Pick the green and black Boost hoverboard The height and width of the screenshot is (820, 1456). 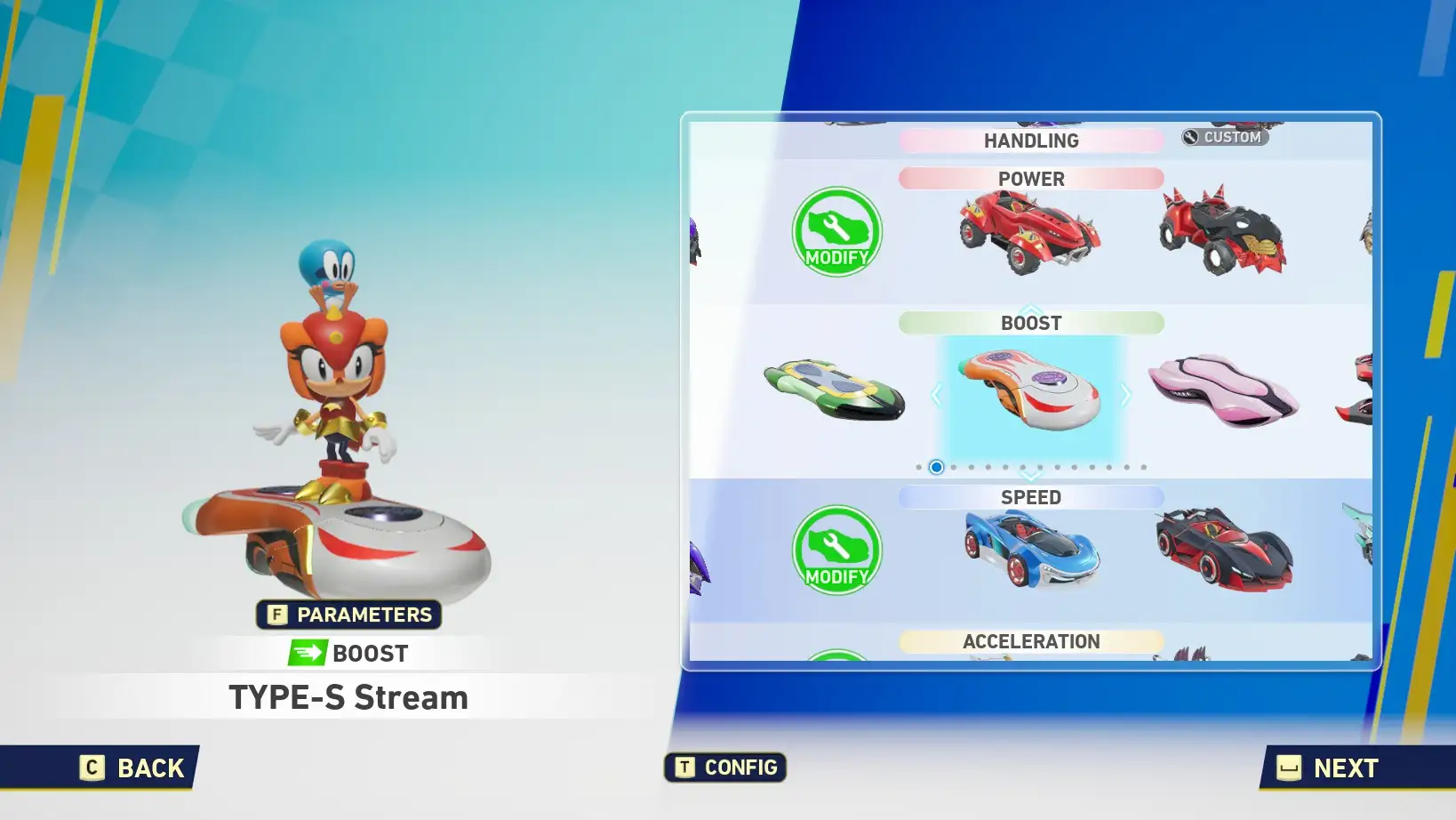(834, 390)
